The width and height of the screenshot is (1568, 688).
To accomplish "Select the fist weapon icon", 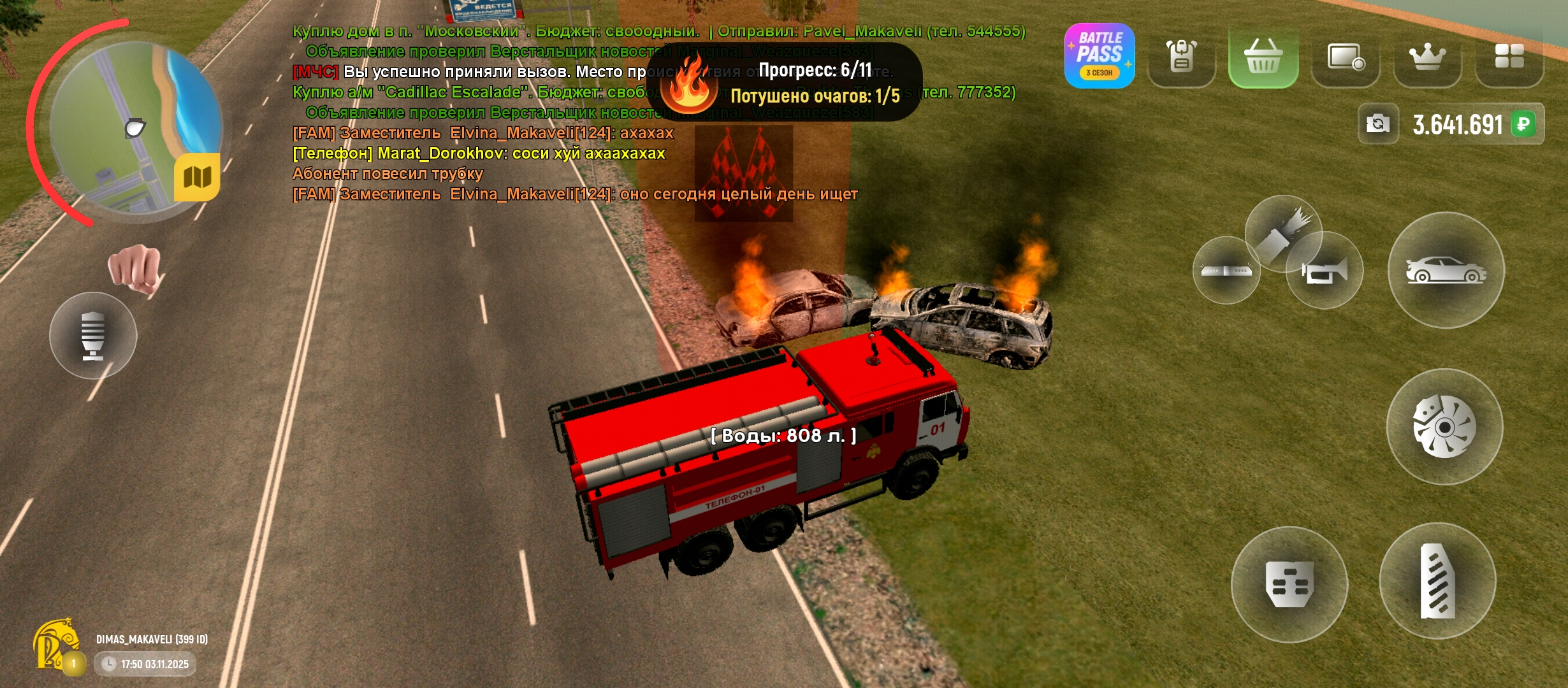I will [134, 268].
